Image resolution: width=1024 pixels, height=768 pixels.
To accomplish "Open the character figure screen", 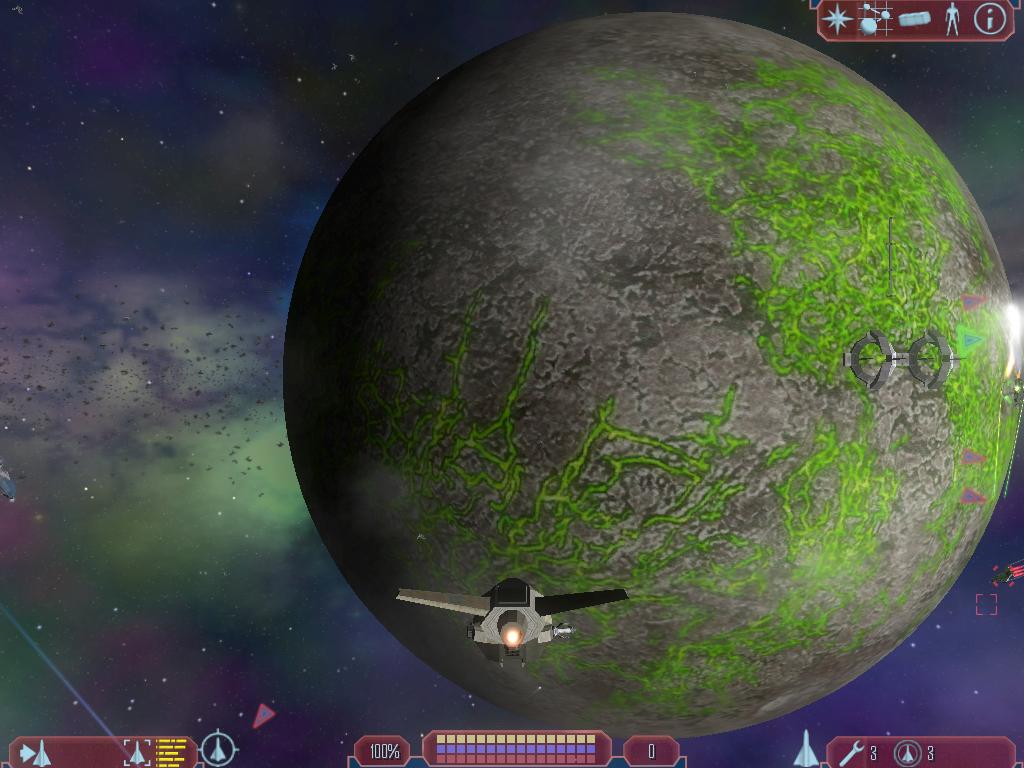I will pyautogui.click(x=952, y=19).
